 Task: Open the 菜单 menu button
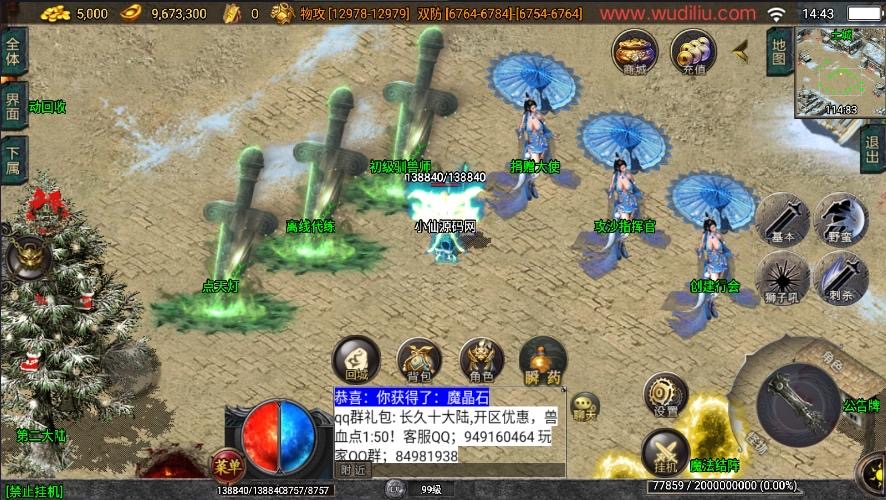[x=228, y=465]
